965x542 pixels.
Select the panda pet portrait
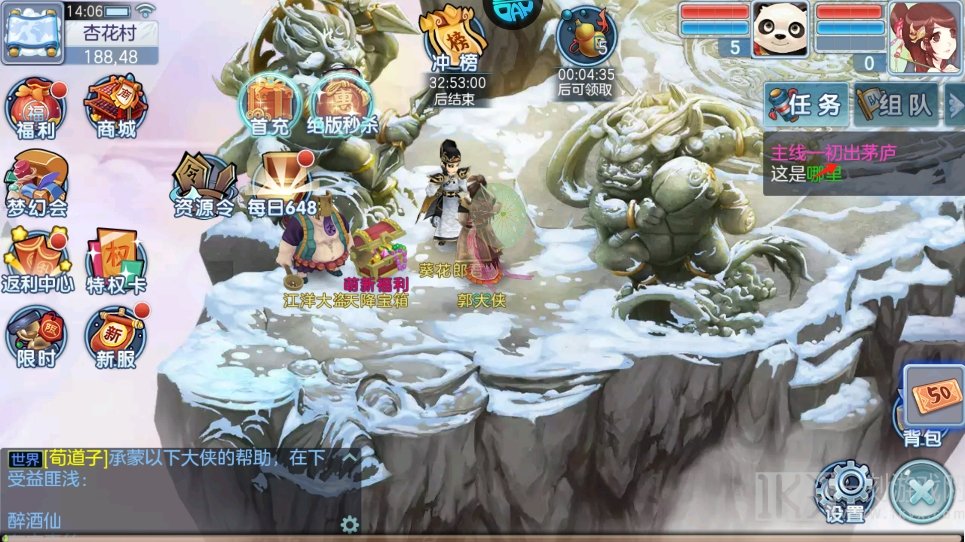[x=779, y=28]
